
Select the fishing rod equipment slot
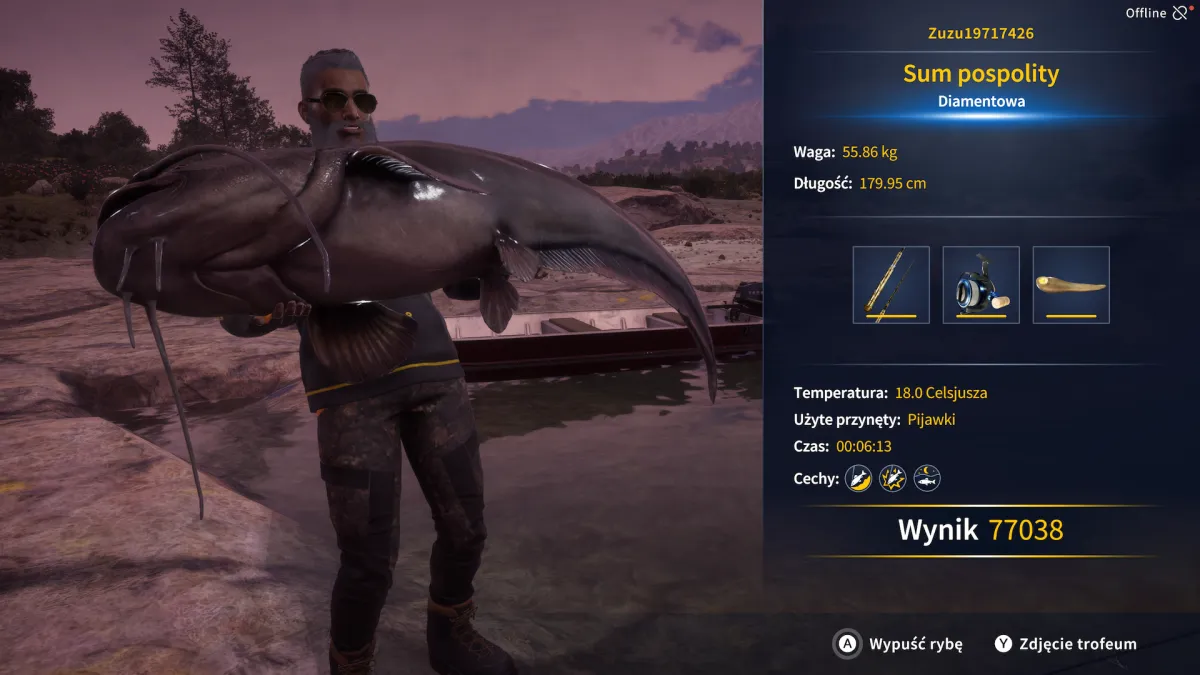[891, 285]
